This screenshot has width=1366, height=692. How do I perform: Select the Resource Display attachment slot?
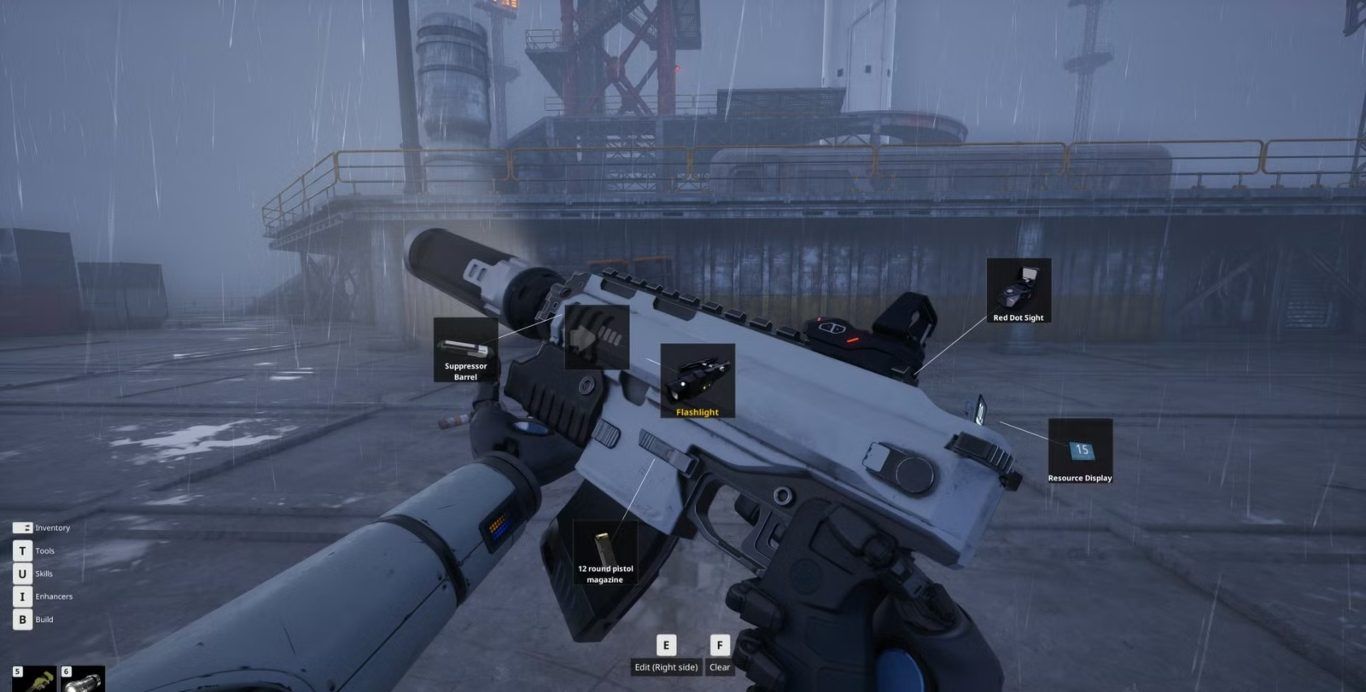(1080, 451)
